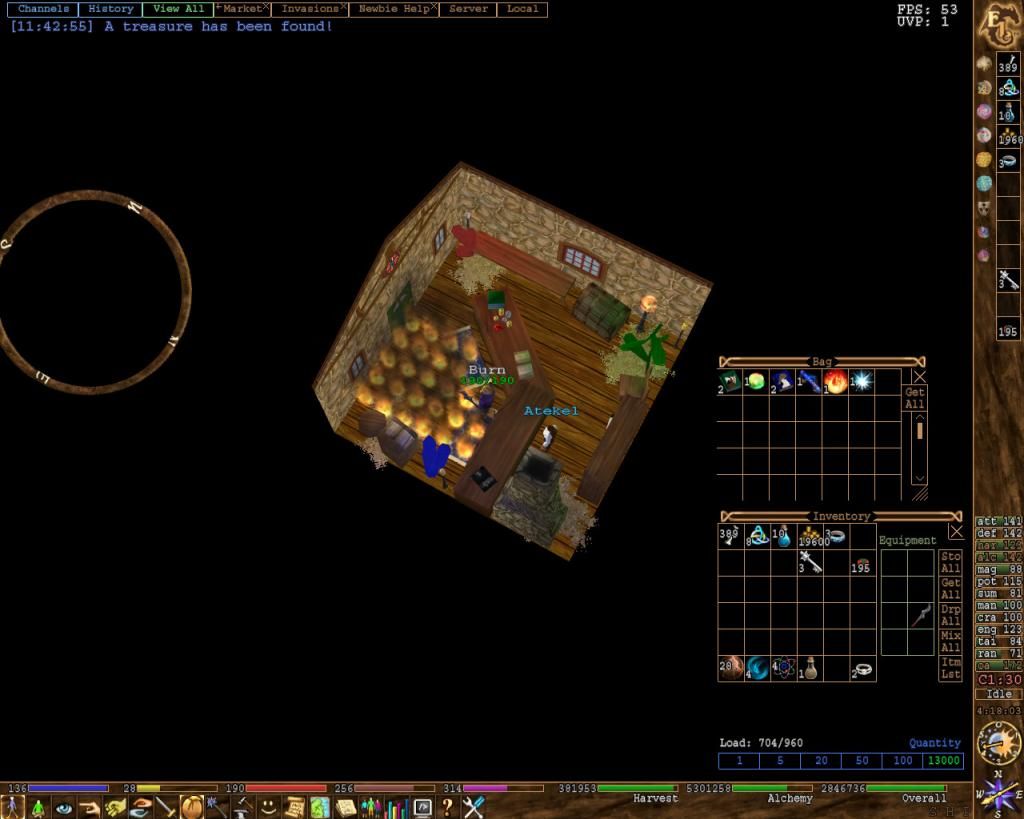This screenshot has width=1024, height=819.
Task: Switch to the Market chat tab
Action: [x=241, y=9]
